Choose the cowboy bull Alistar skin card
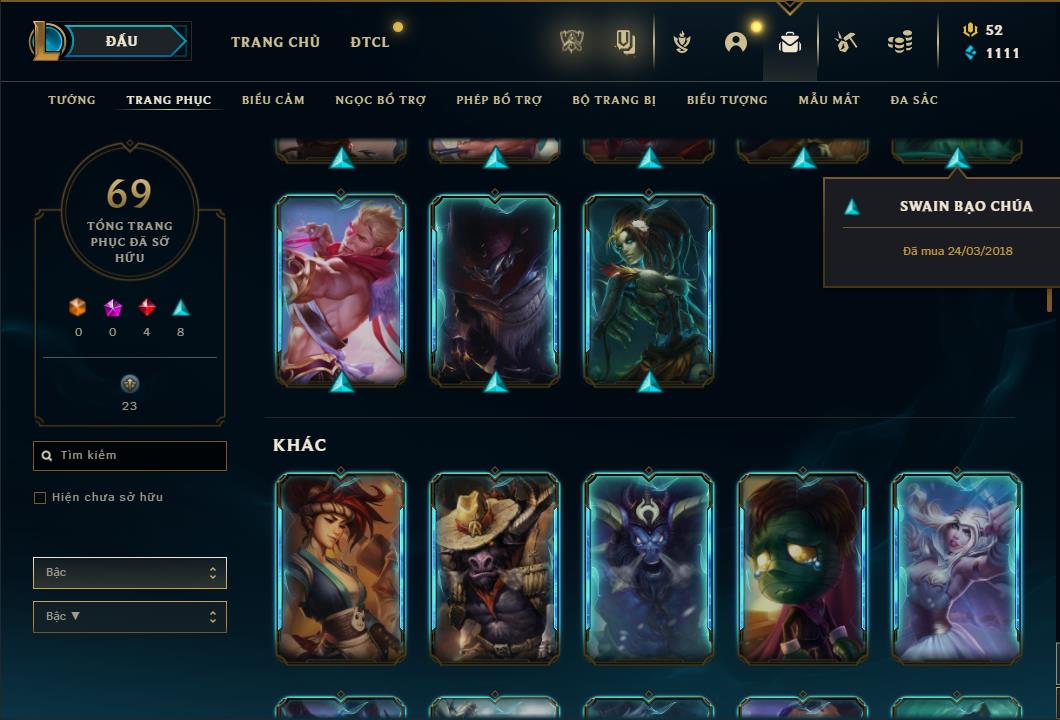This screenshot has width=1060, height=720. pos(495,568)
